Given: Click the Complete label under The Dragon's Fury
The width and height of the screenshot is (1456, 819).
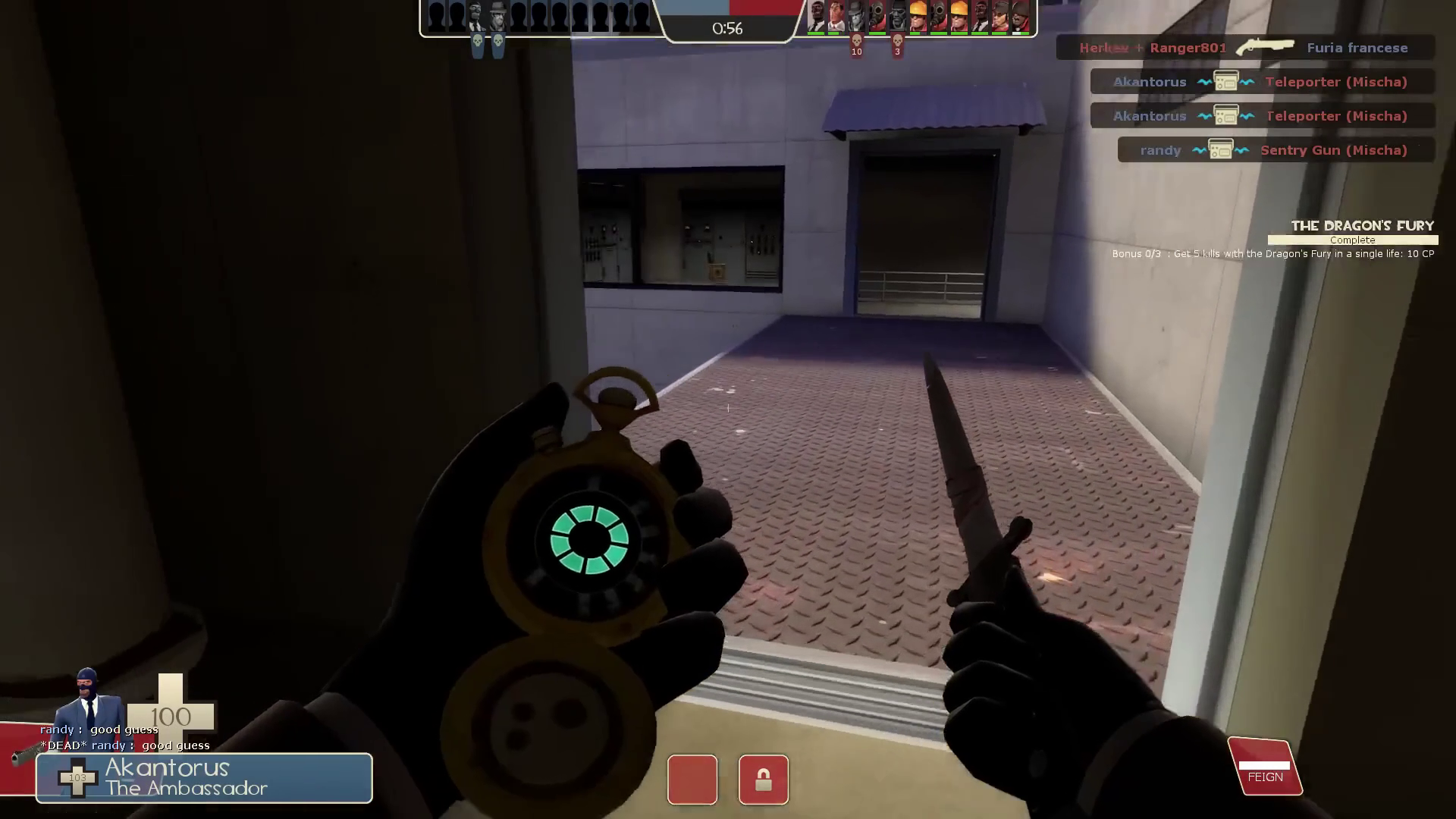Looking at the screenshot, I should click(1352, 240).
